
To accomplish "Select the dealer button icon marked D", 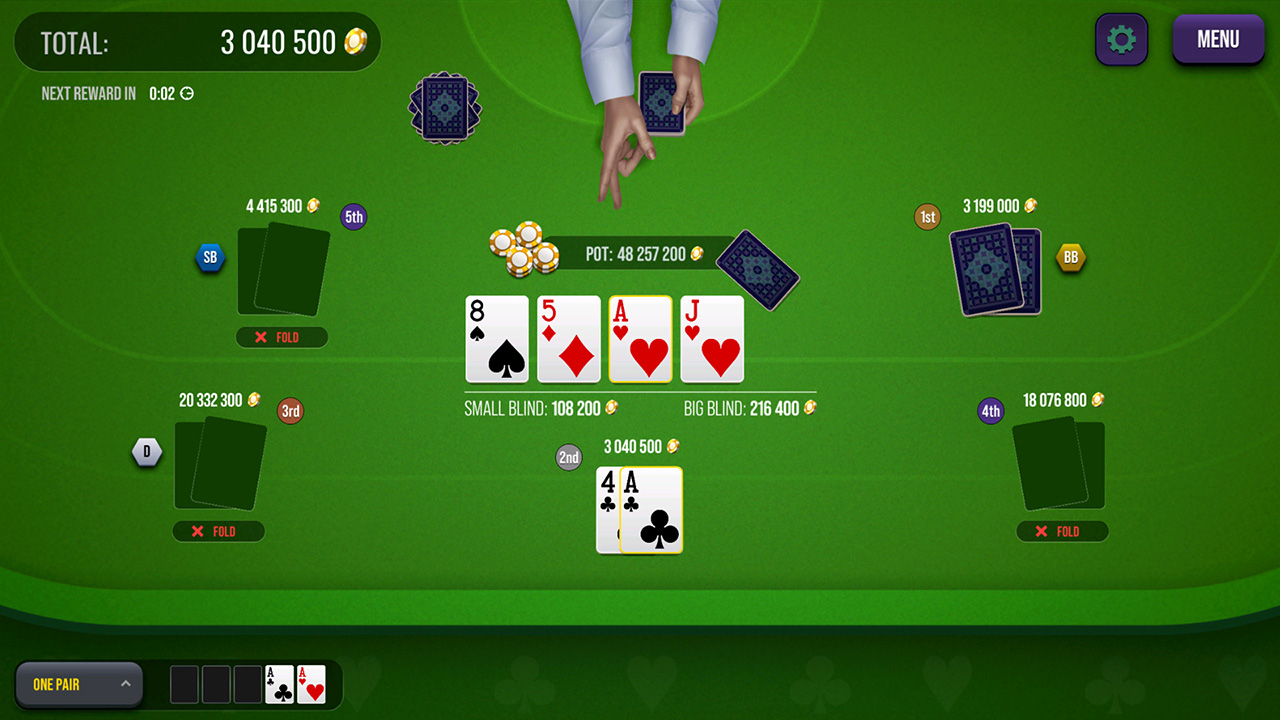I will [x=147, y=452].
